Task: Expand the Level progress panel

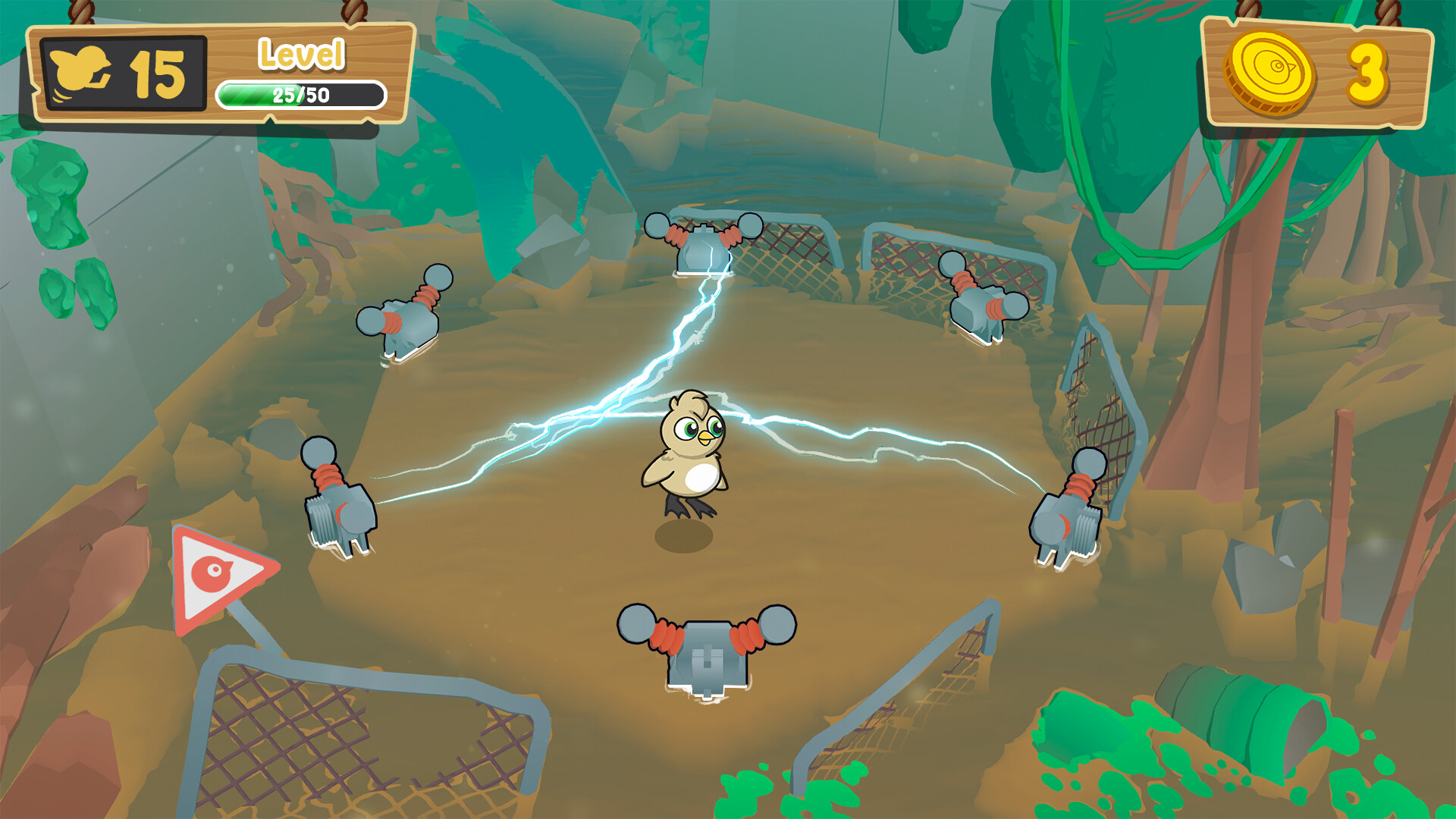Action: [303, 72]
